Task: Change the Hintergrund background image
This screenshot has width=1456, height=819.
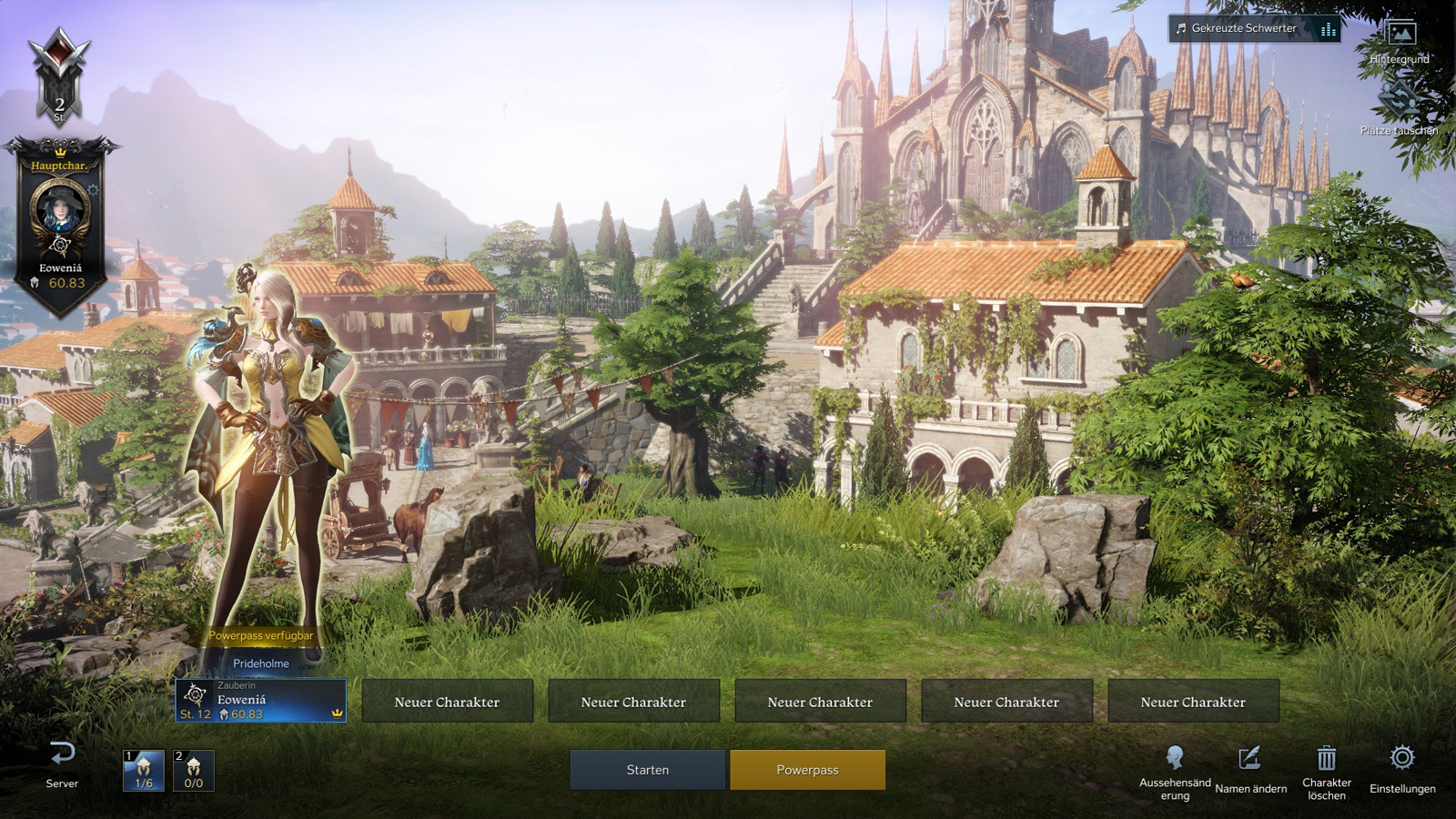Action: click(1400, 42)
